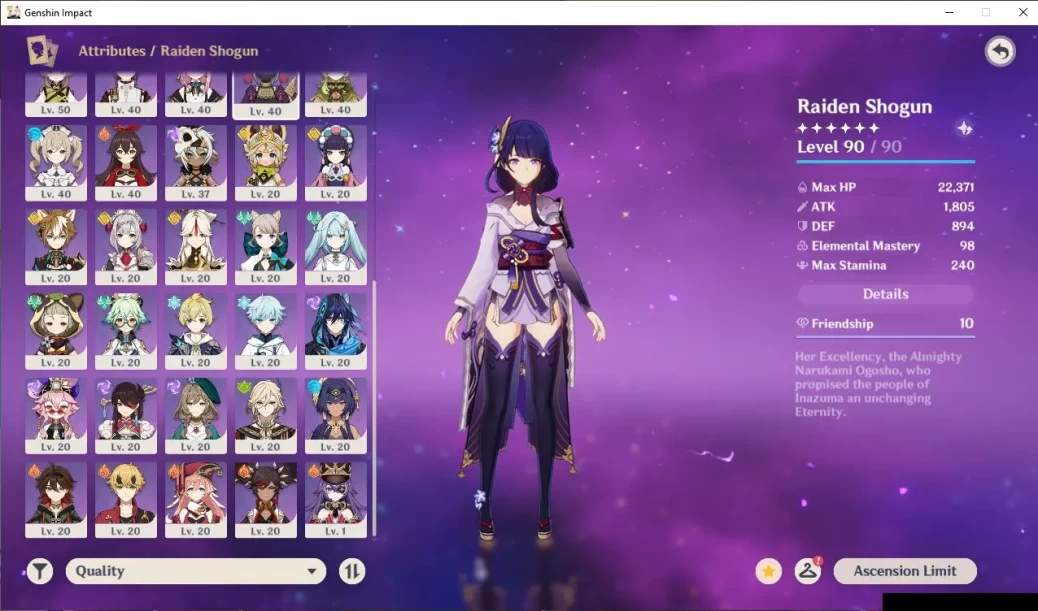Open the Ascension Limit screen
Image resolution: width=1038 pixels, height=611 pixels.
[x=904, y=571]
